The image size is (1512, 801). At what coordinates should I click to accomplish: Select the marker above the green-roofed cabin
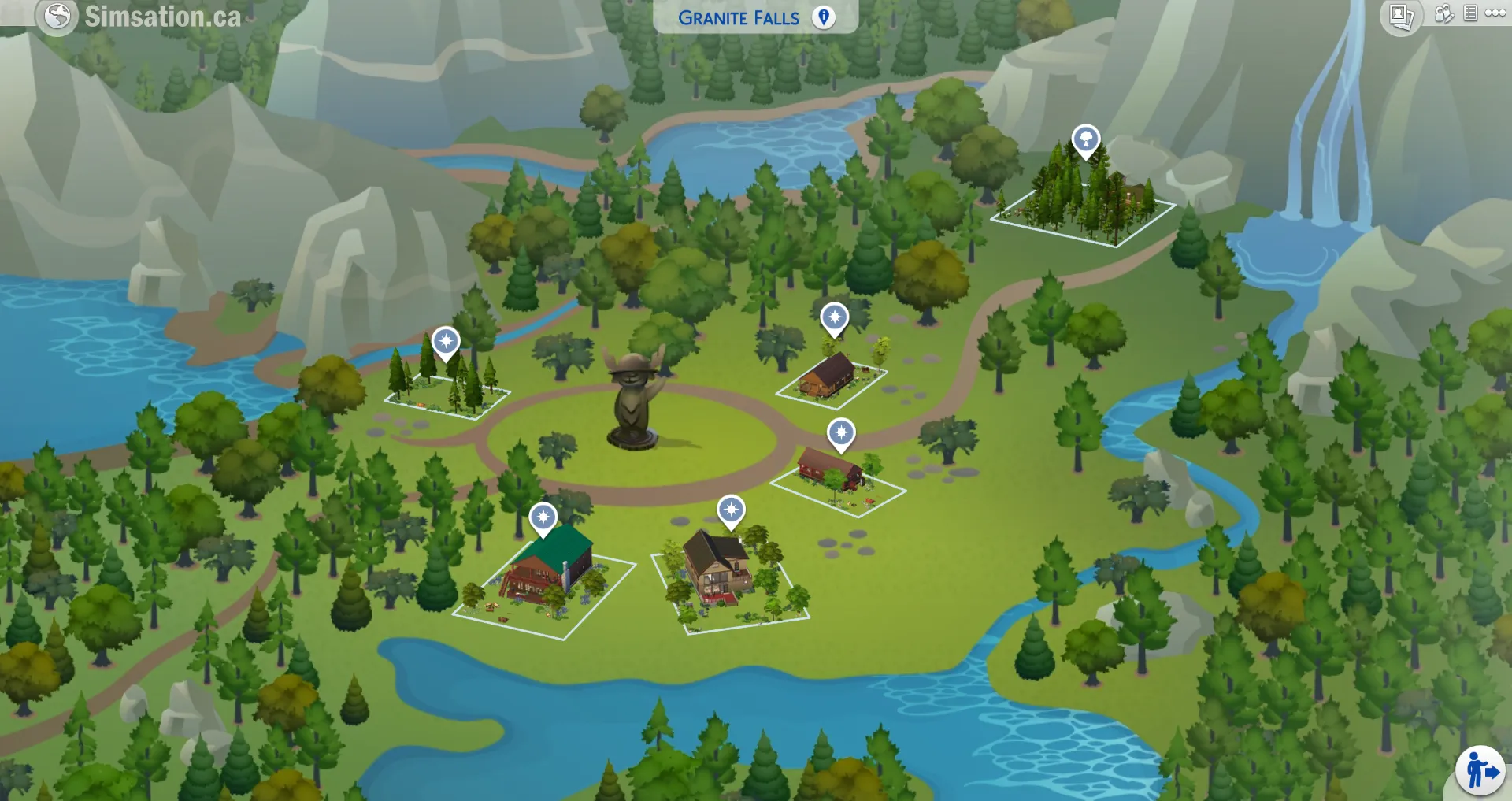pos(543,516)
